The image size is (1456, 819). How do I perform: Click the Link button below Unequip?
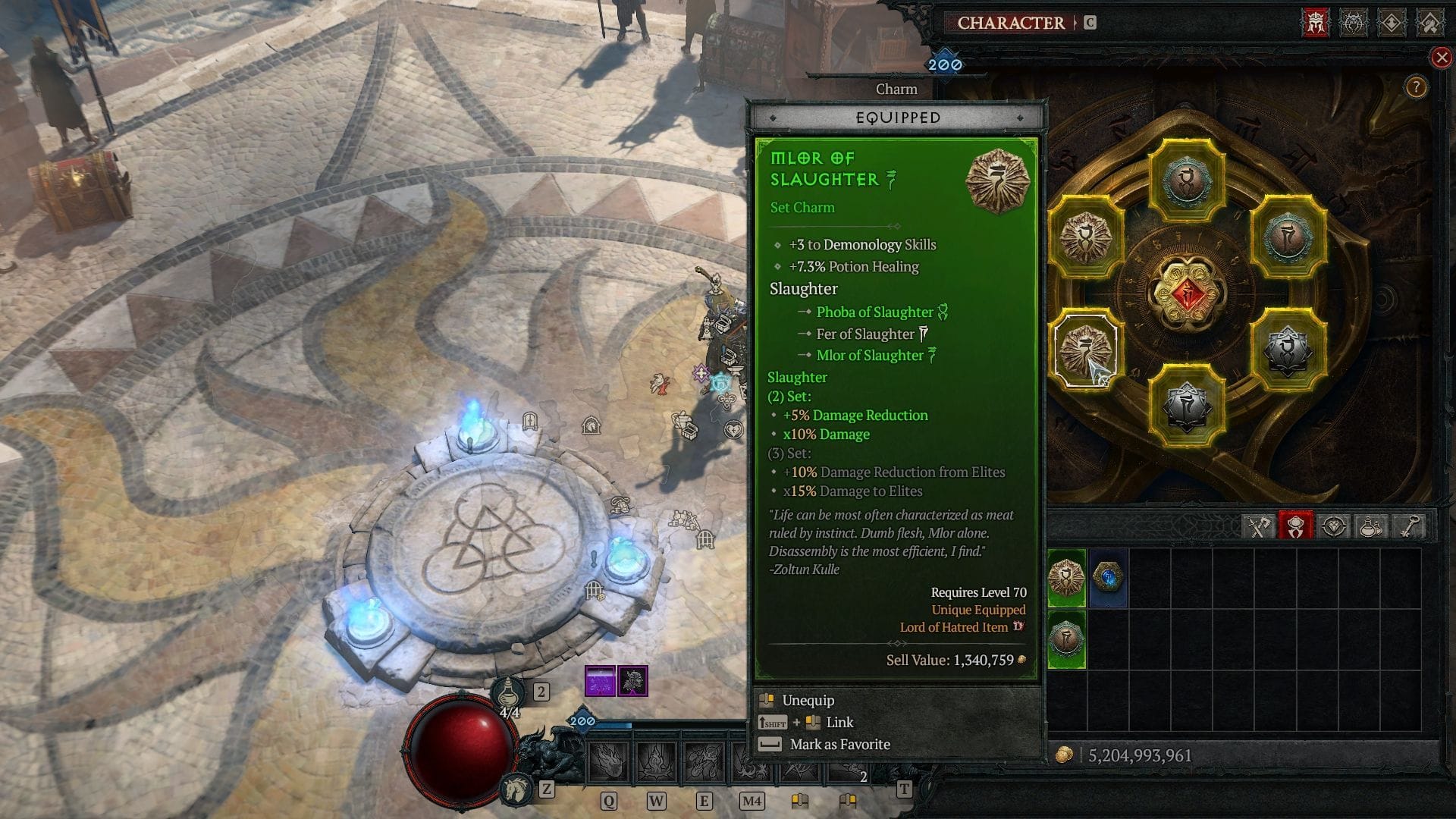coord(839,722)
